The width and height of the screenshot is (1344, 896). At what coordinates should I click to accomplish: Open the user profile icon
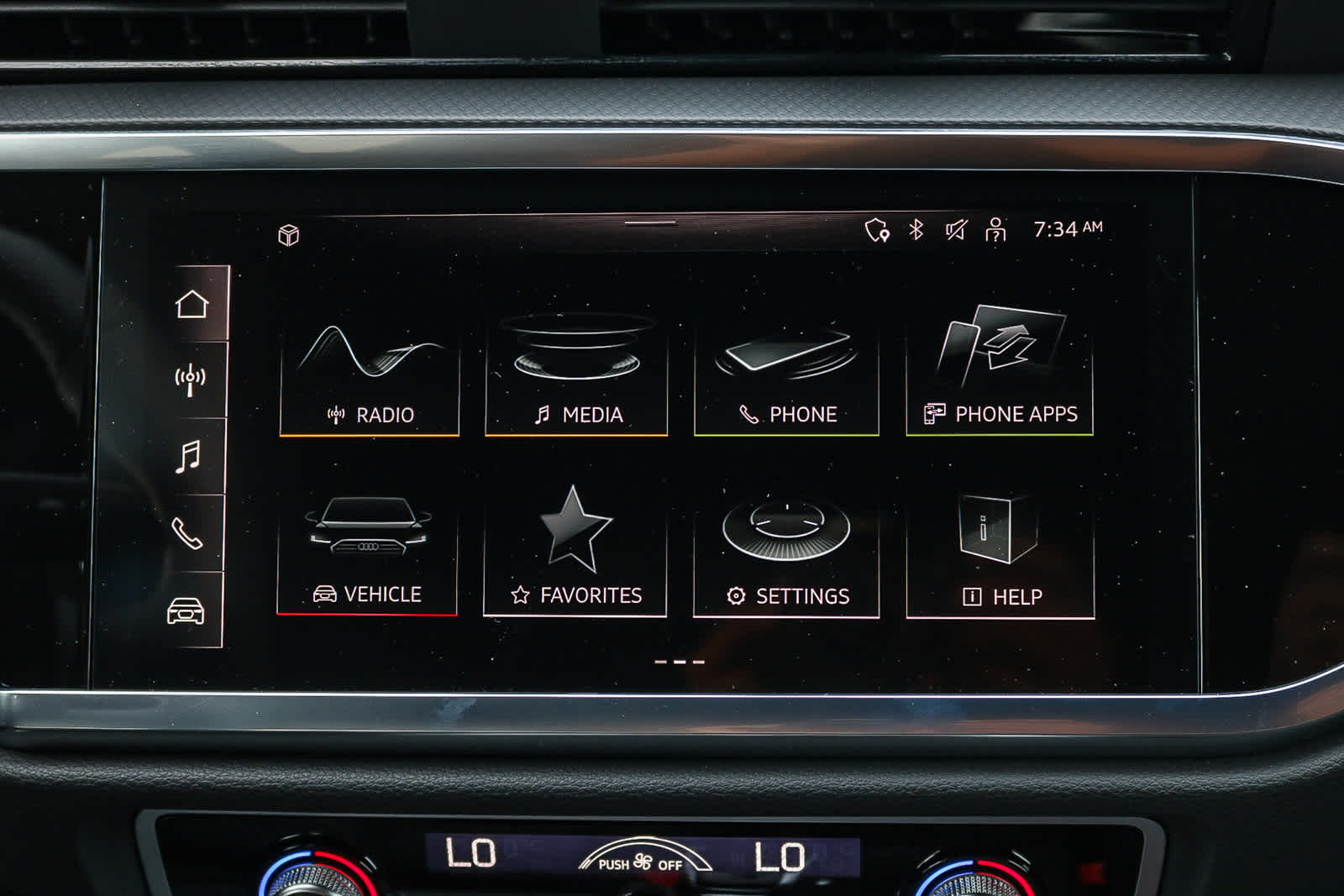click(995, 229)
